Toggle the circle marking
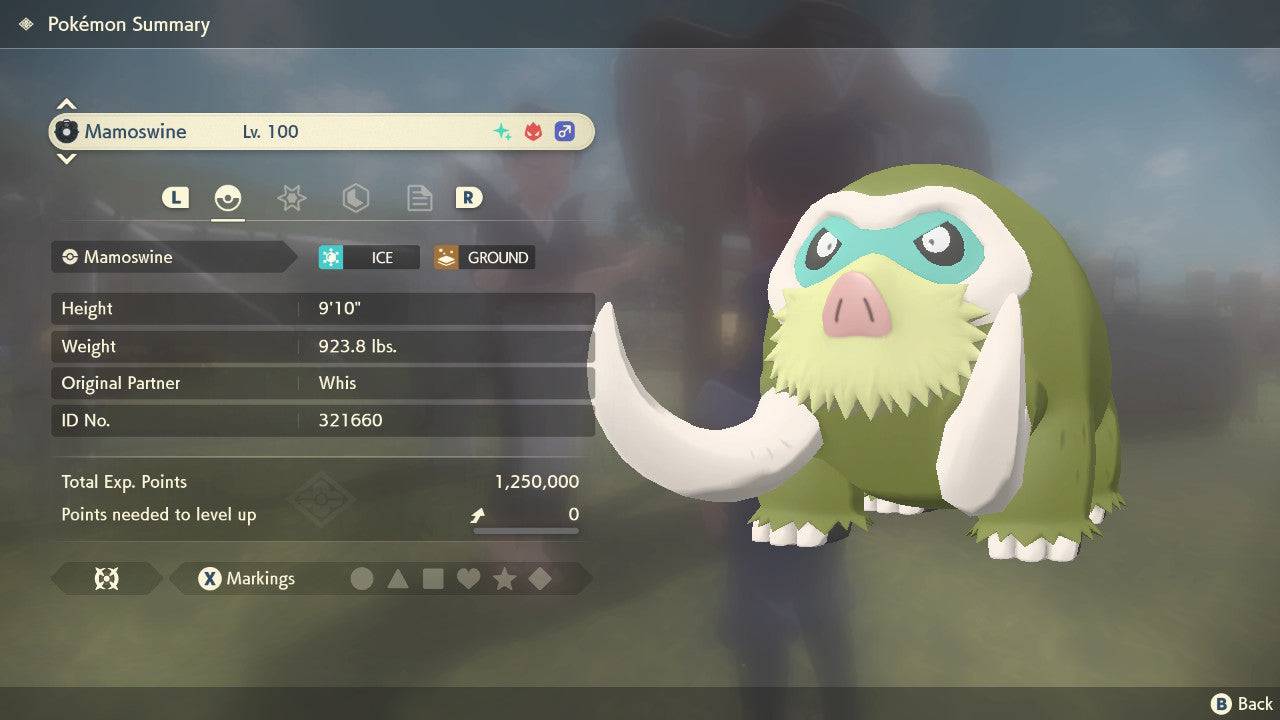The image size is (1280, 720). [362, 578]
